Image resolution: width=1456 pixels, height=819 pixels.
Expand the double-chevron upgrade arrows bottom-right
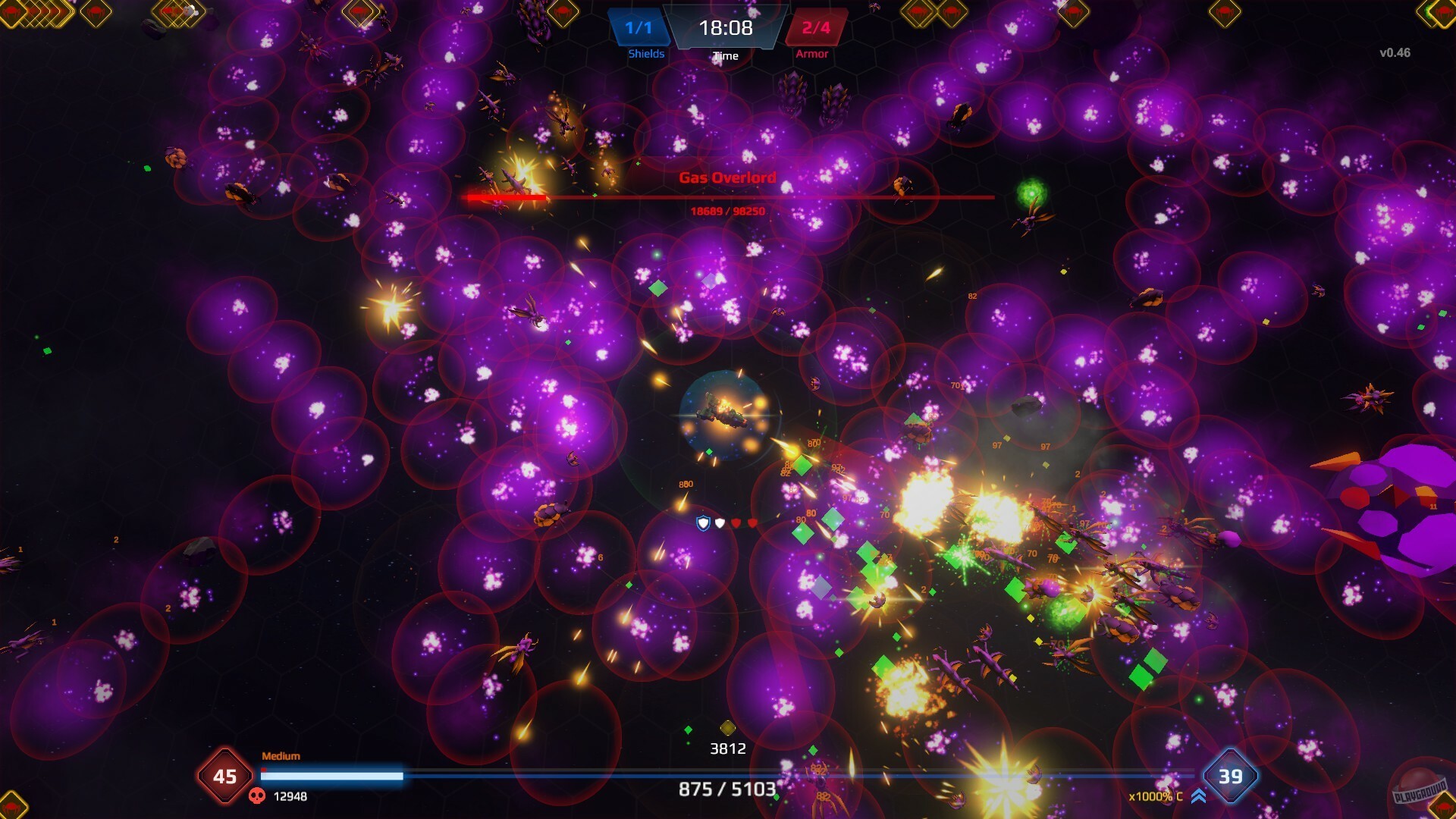tap(1197, 795)
